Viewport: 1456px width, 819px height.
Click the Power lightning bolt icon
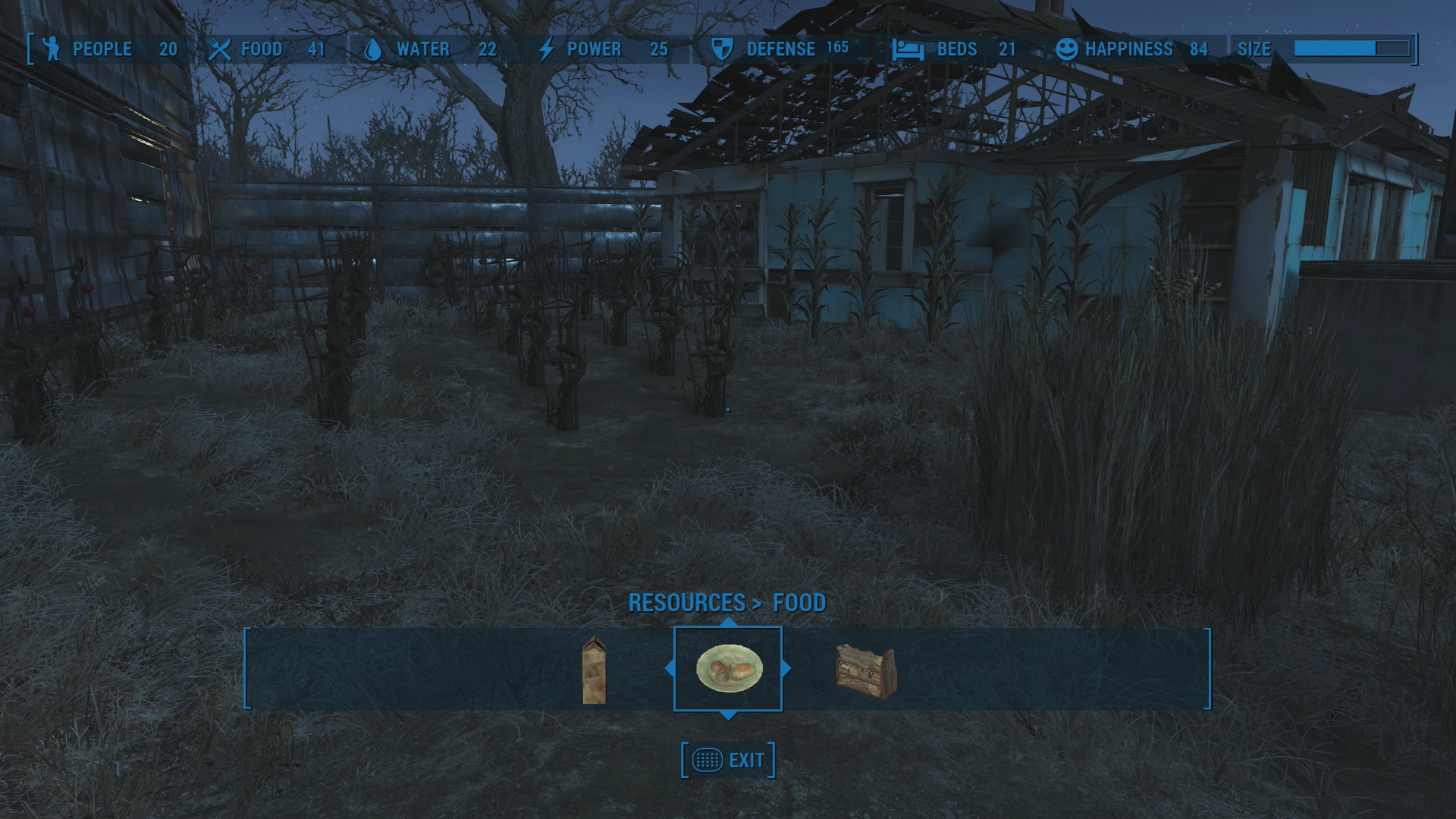[x=545, y=49]
